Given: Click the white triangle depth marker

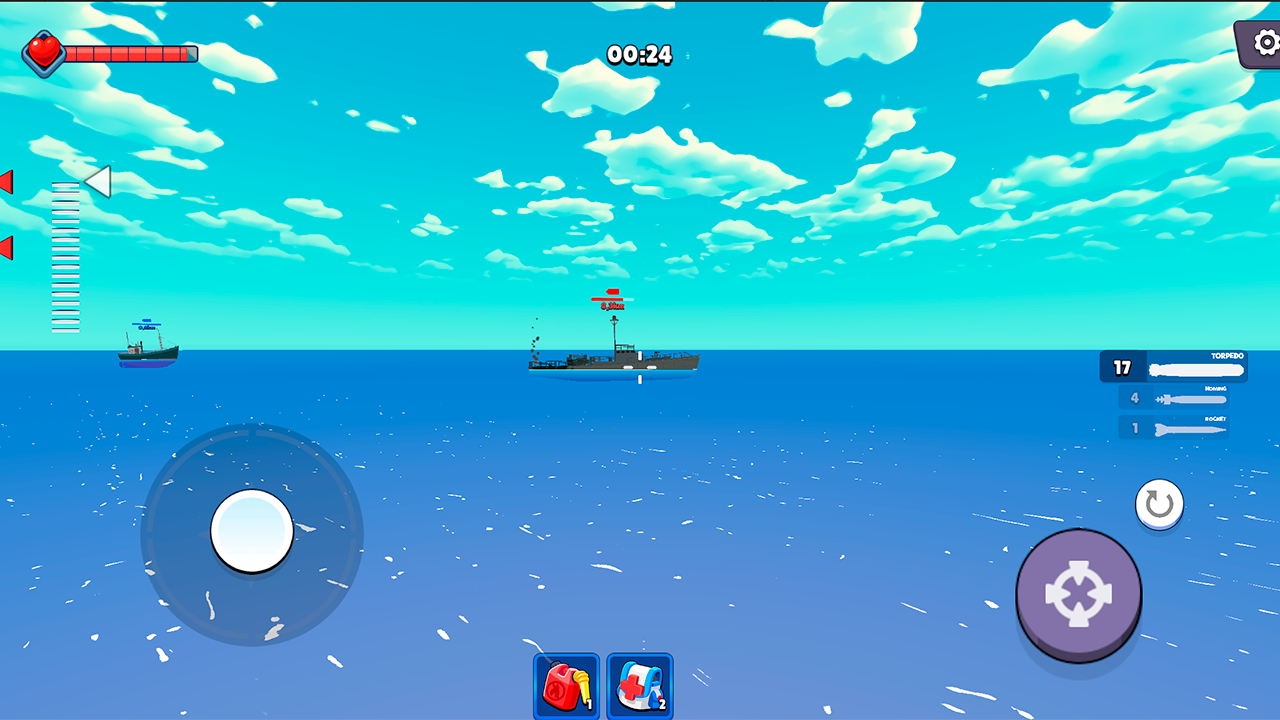Looking at the screenshot, I should tap(95, 183).
